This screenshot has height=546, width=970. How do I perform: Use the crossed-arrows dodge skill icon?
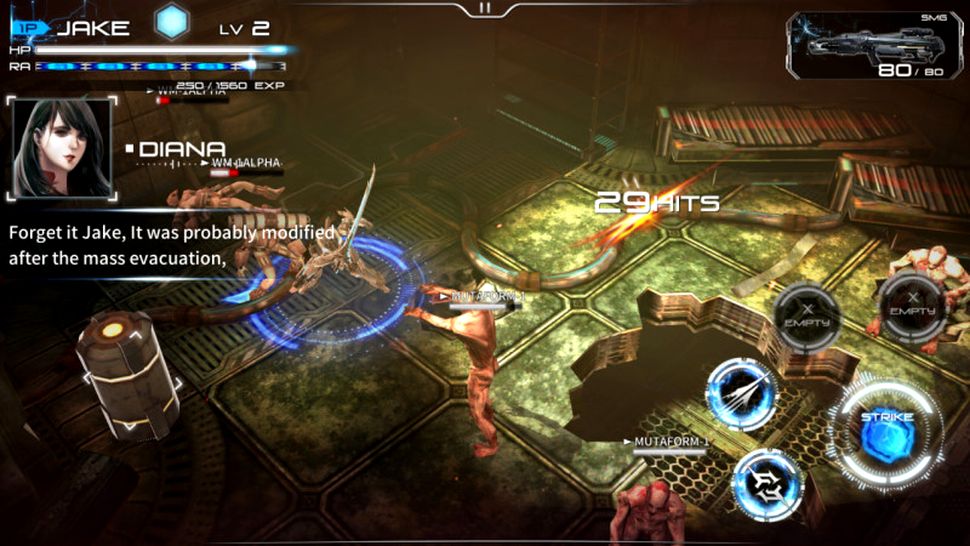point(767,484)
